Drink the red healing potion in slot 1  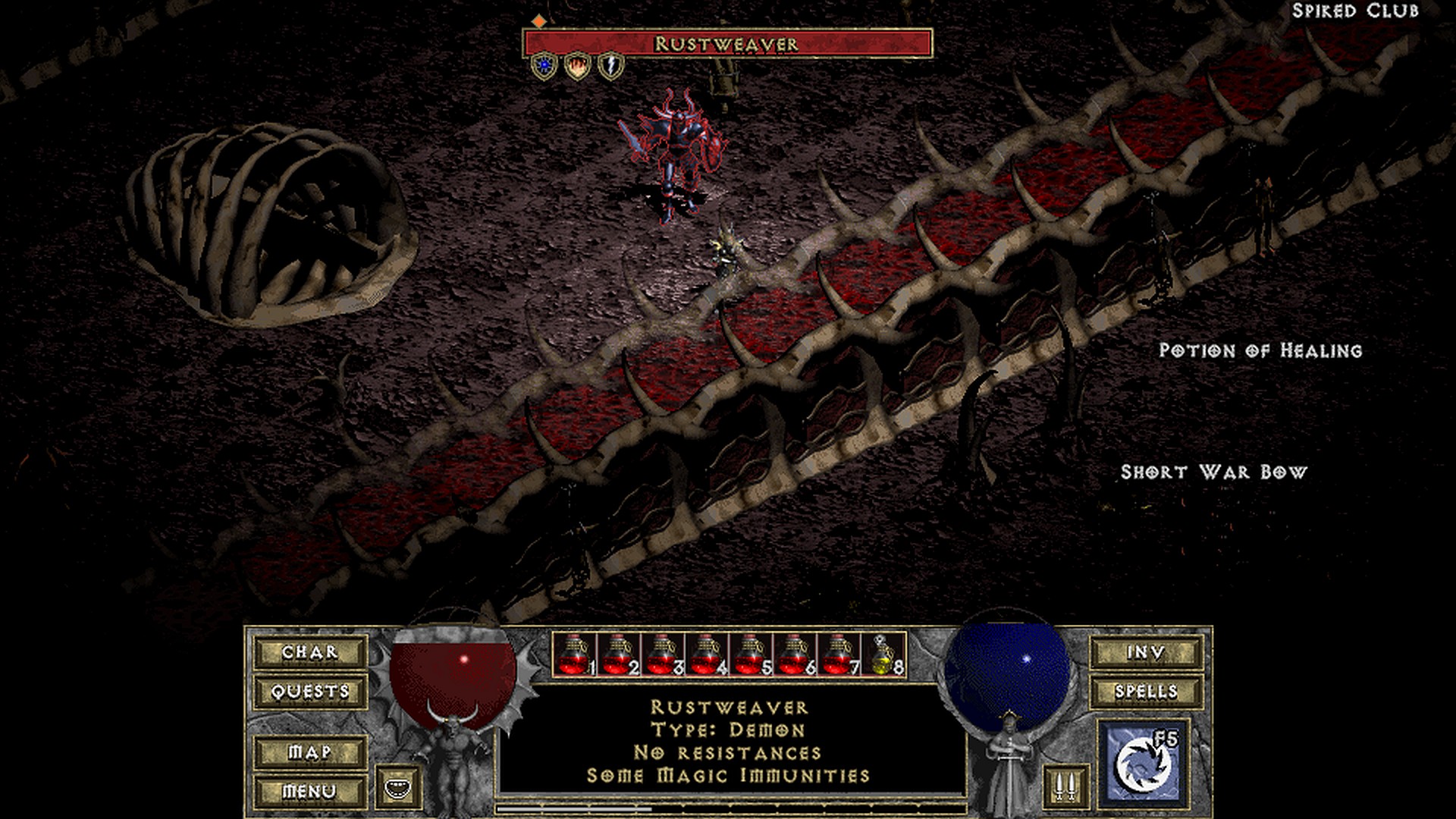coord(574,654)
